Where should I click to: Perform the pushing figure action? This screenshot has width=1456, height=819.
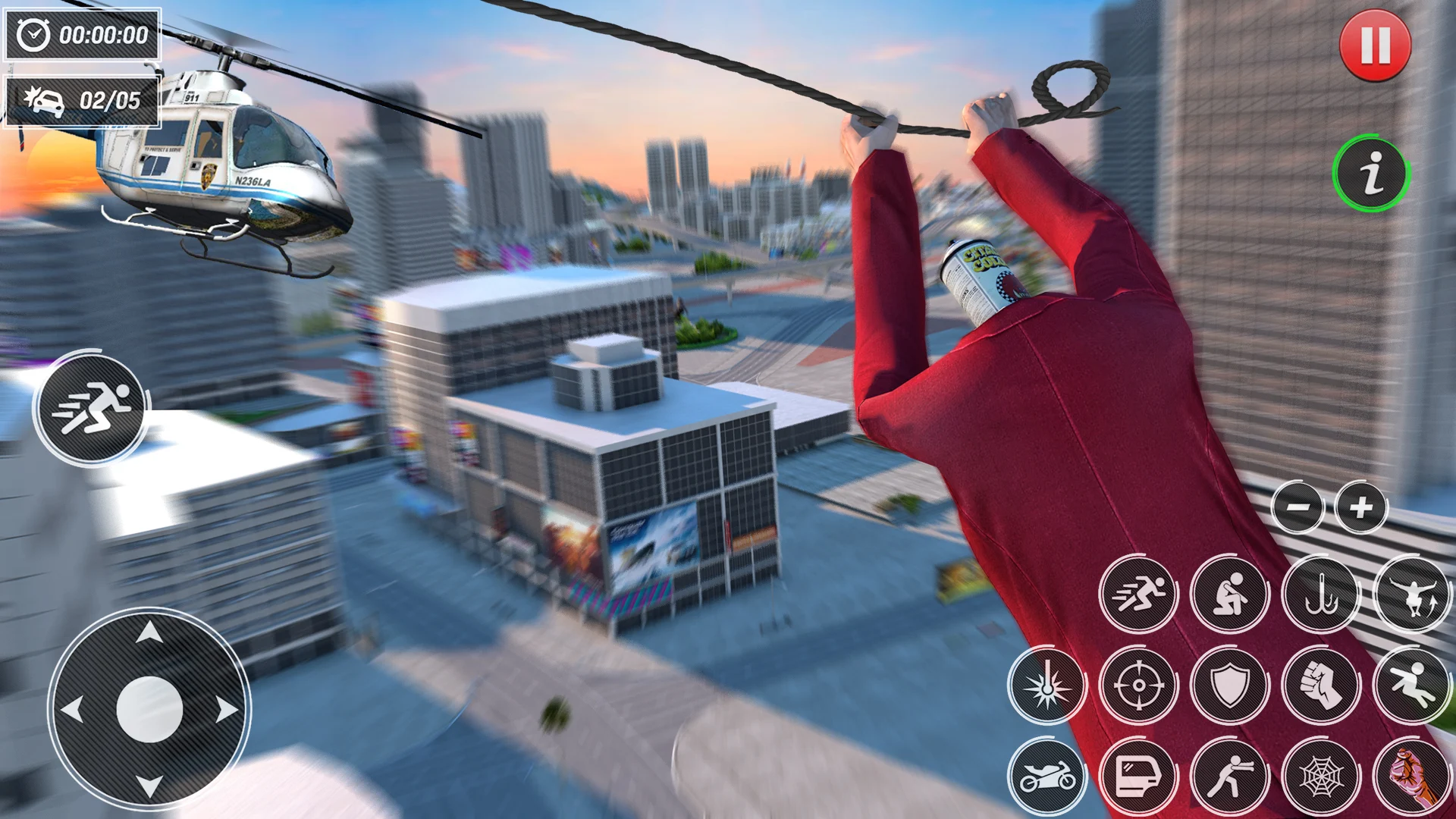[1229, 776]
